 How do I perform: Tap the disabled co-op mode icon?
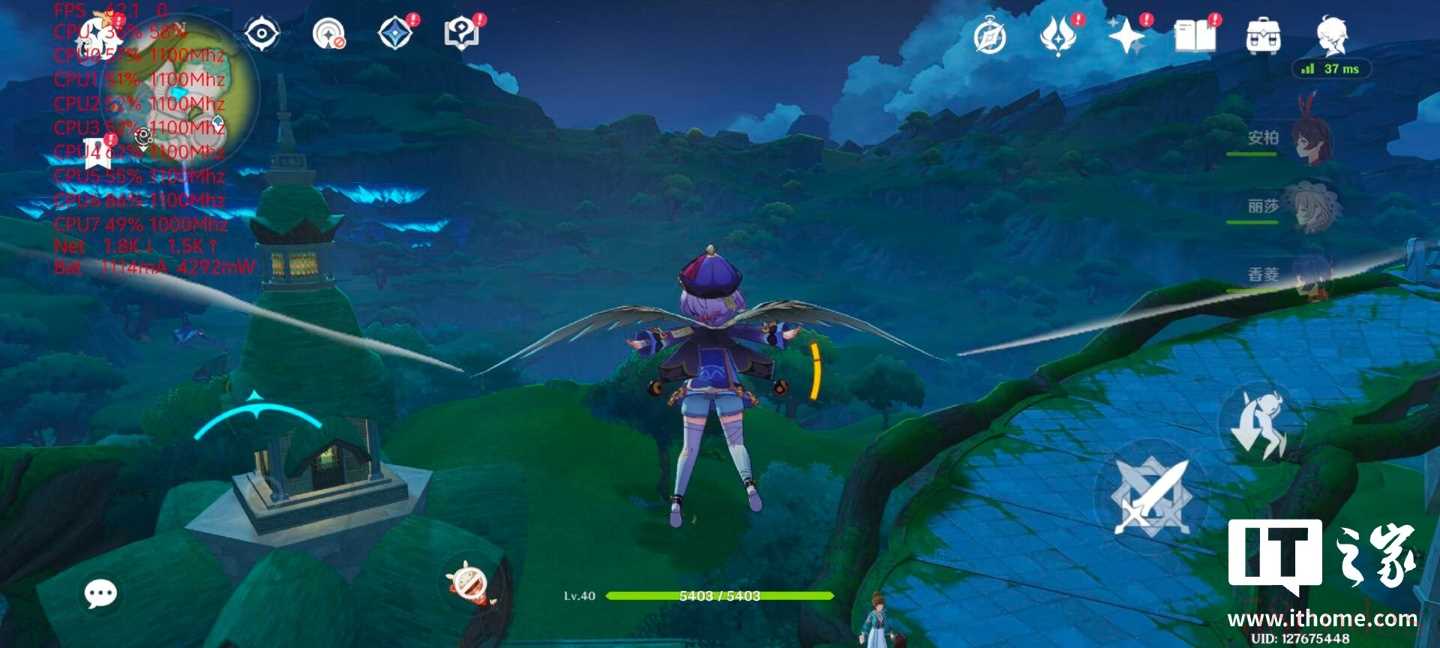[x=328, y=34]
